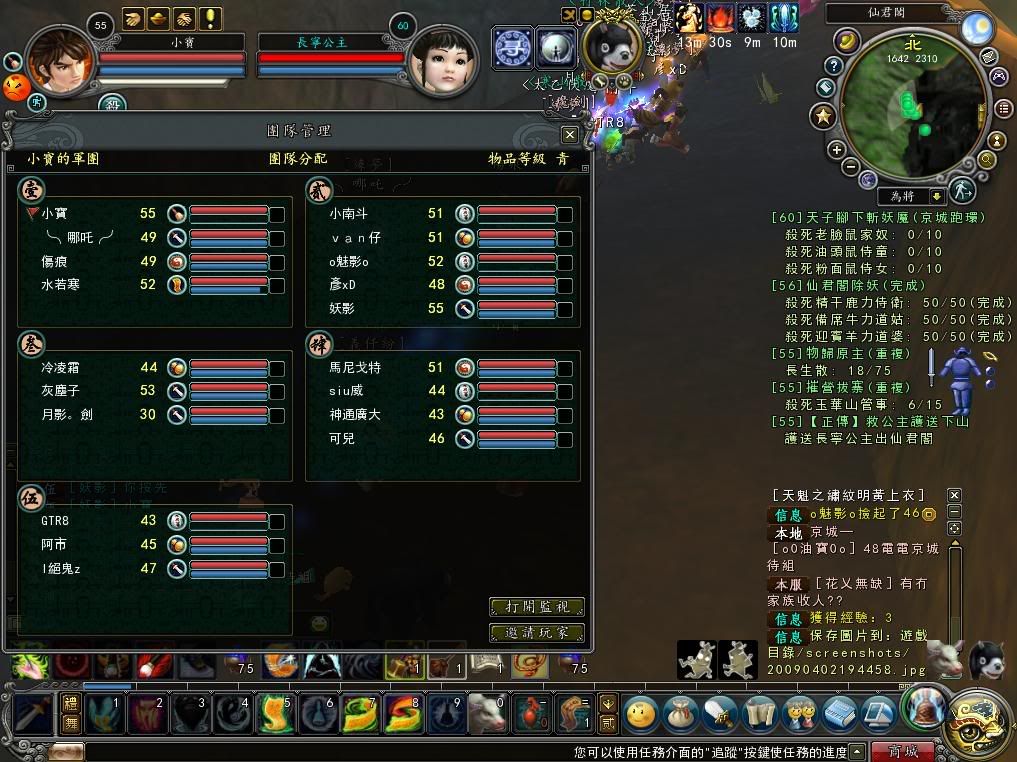
Task: Close the chat panel with its X button
Action: tap(954, 495)
